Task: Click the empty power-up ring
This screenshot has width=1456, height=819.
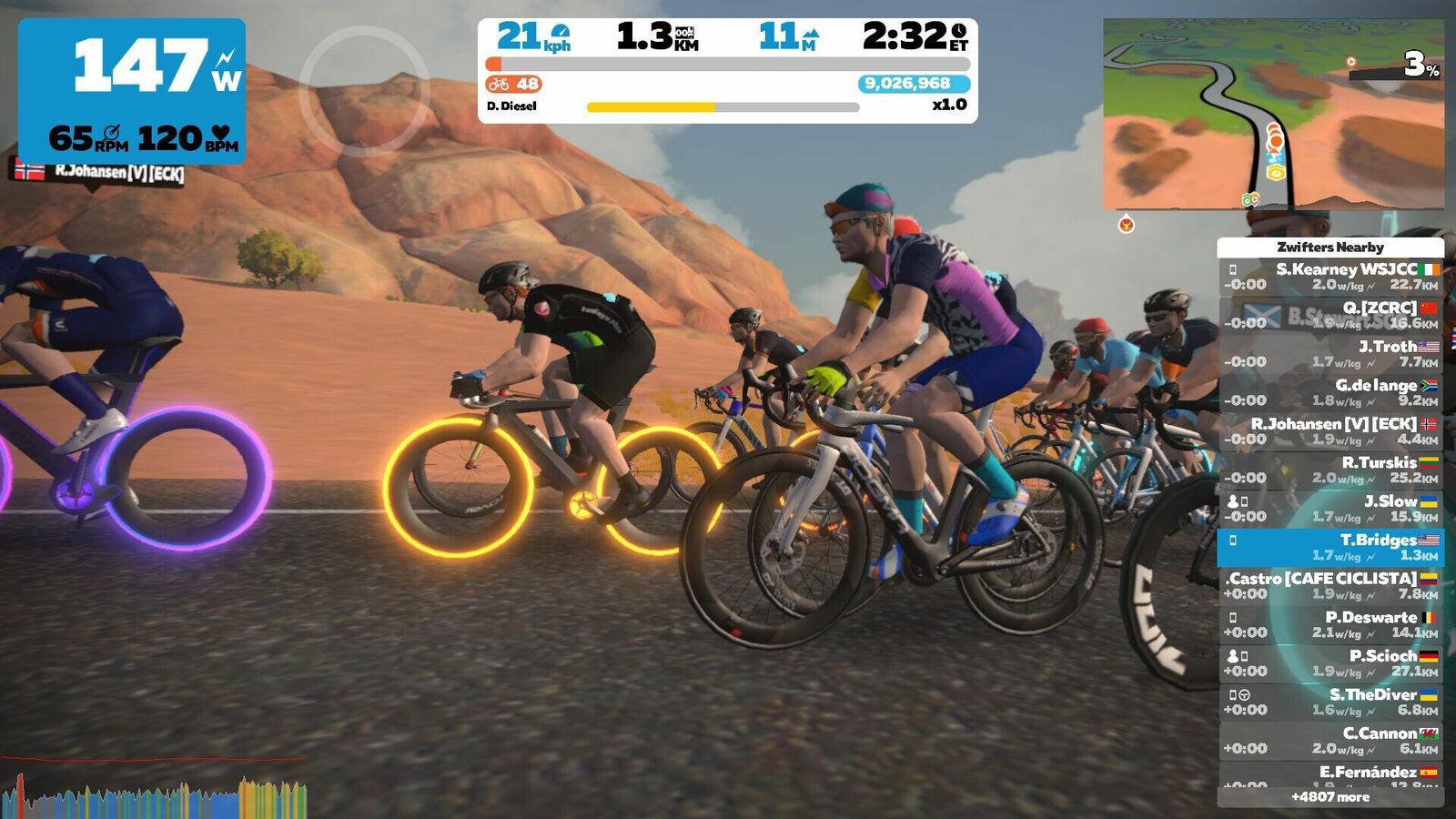Action: [x=364, y=91]
